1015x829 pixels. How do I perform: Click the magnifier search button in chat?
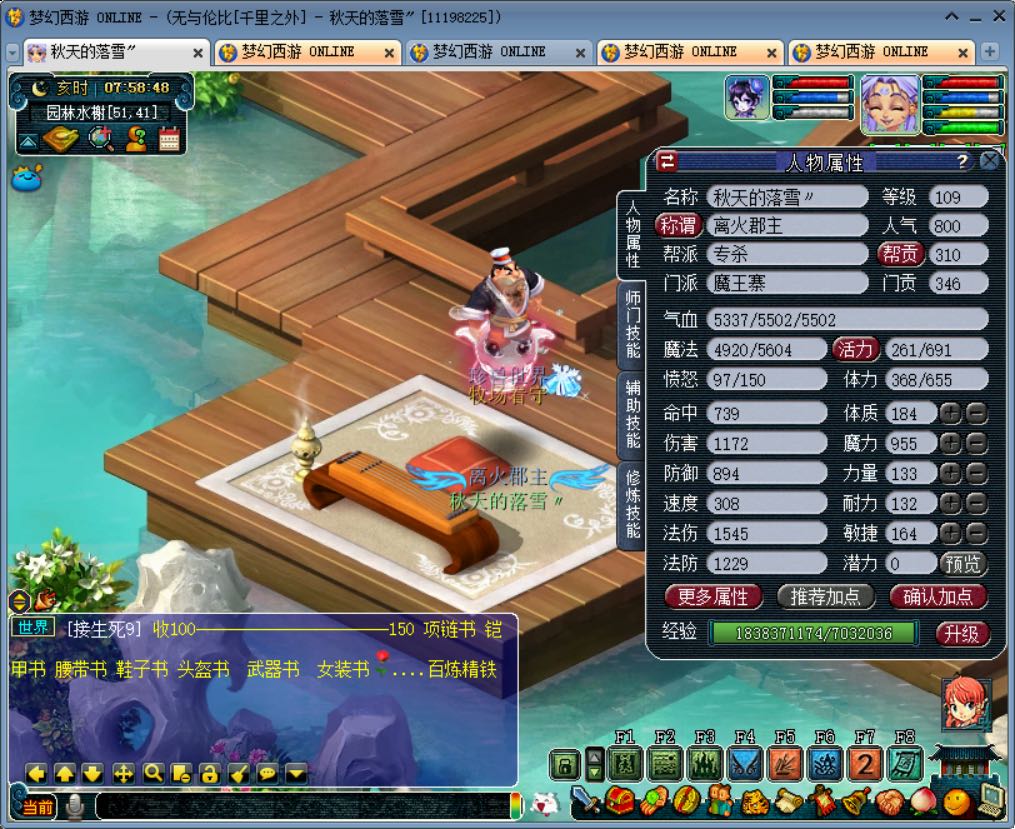pos(153,773)
